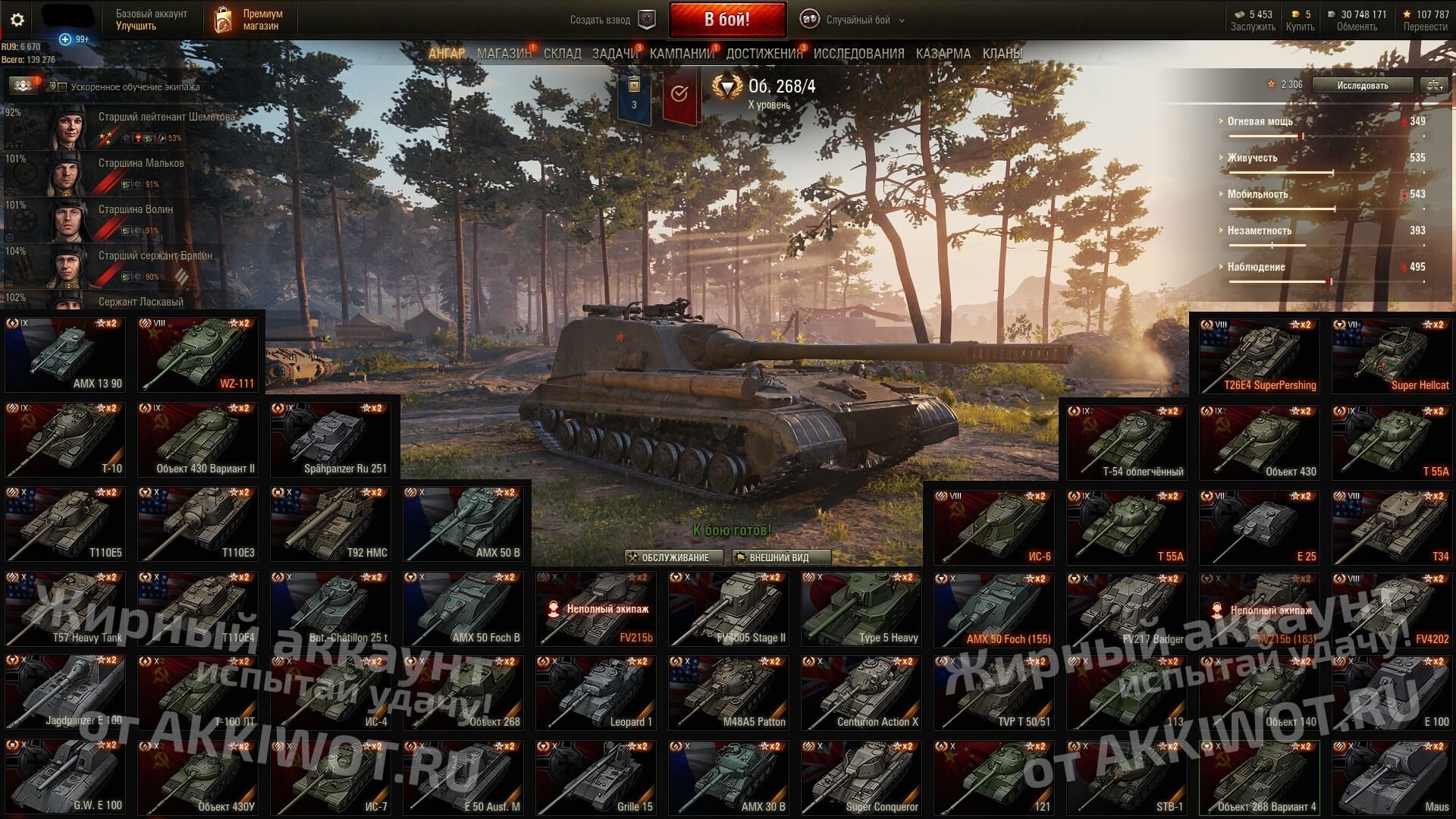Image resolution: width=1456 pixels, height=819 pixels.
Task: Click the gold coins Купить icon
Action: (x=1297, y=14)
